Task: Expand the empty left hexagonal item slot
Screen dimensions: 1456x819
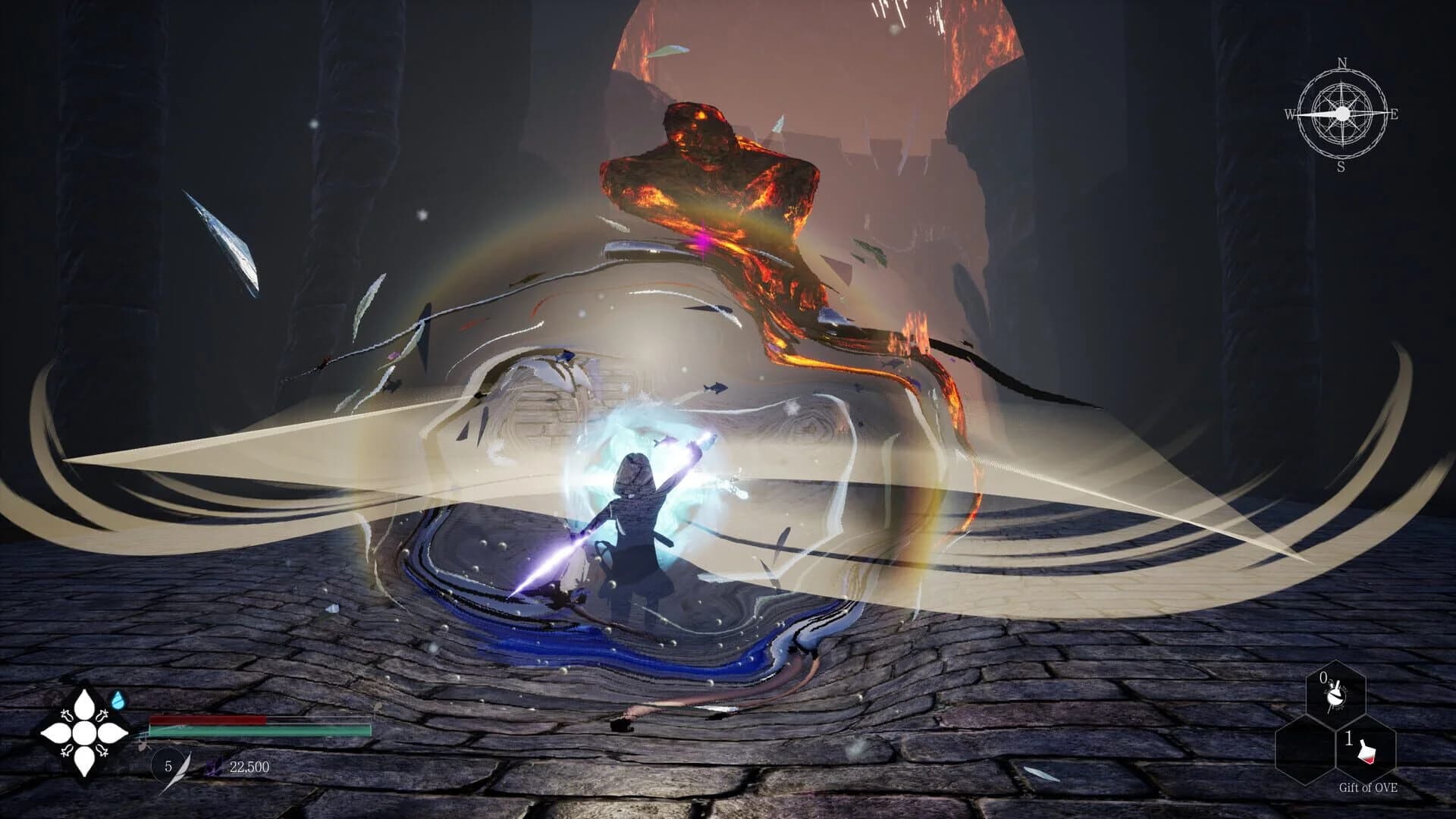Action: point(1306,750)
